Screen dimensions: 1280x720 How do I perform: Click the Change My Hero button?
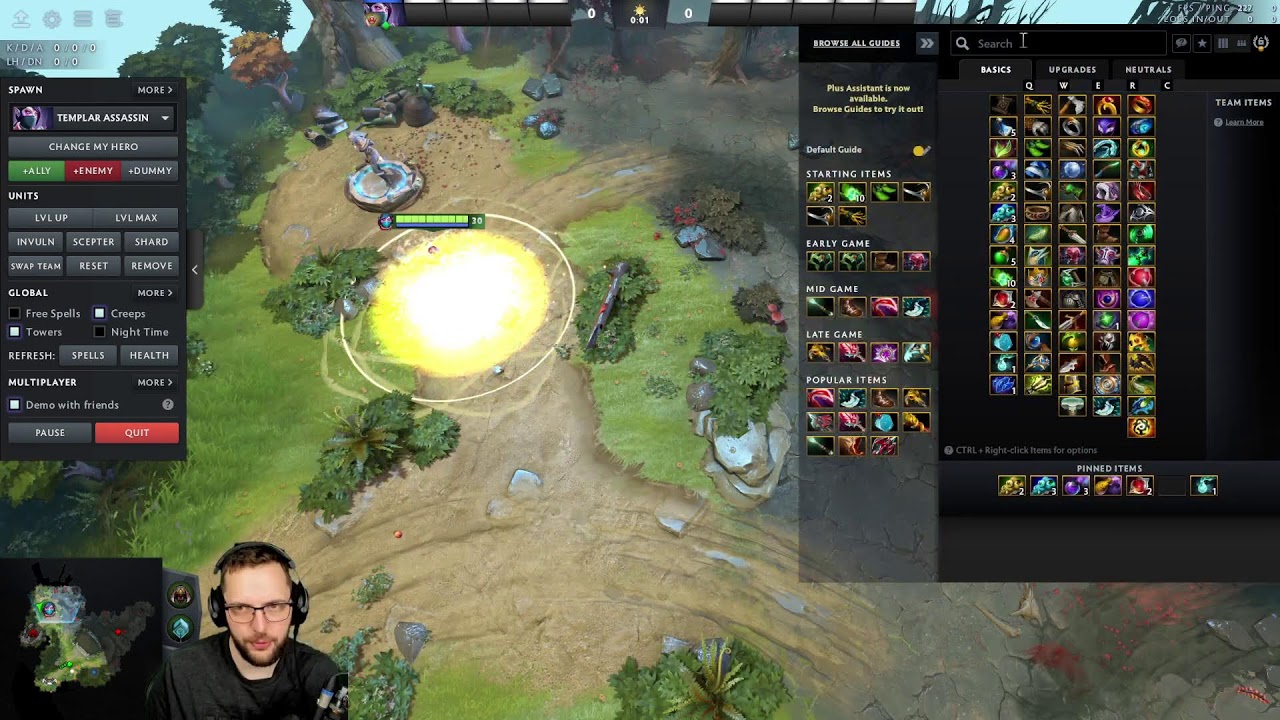pyautogui.click(x=93, y=146)
